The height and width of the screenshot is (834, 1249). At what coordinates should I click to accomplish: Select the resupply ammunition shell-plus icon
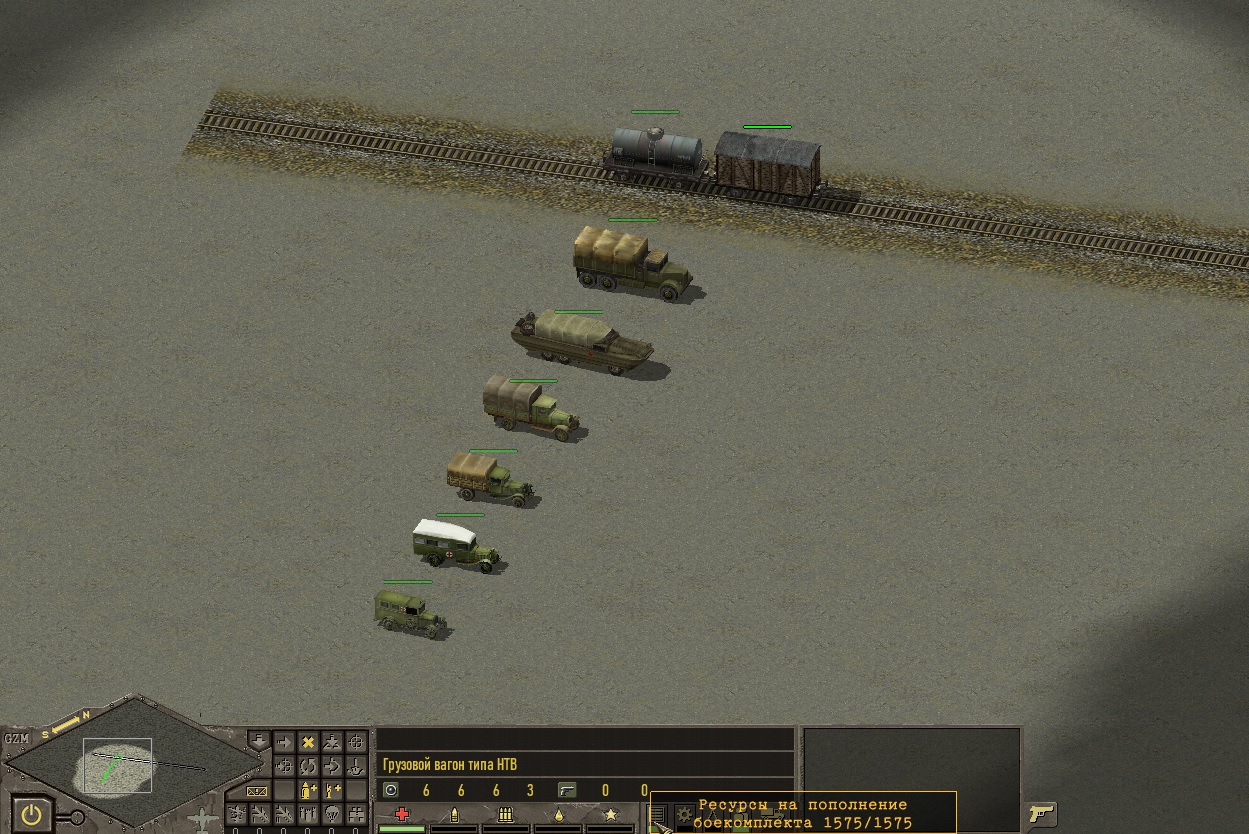click(308, 791)
